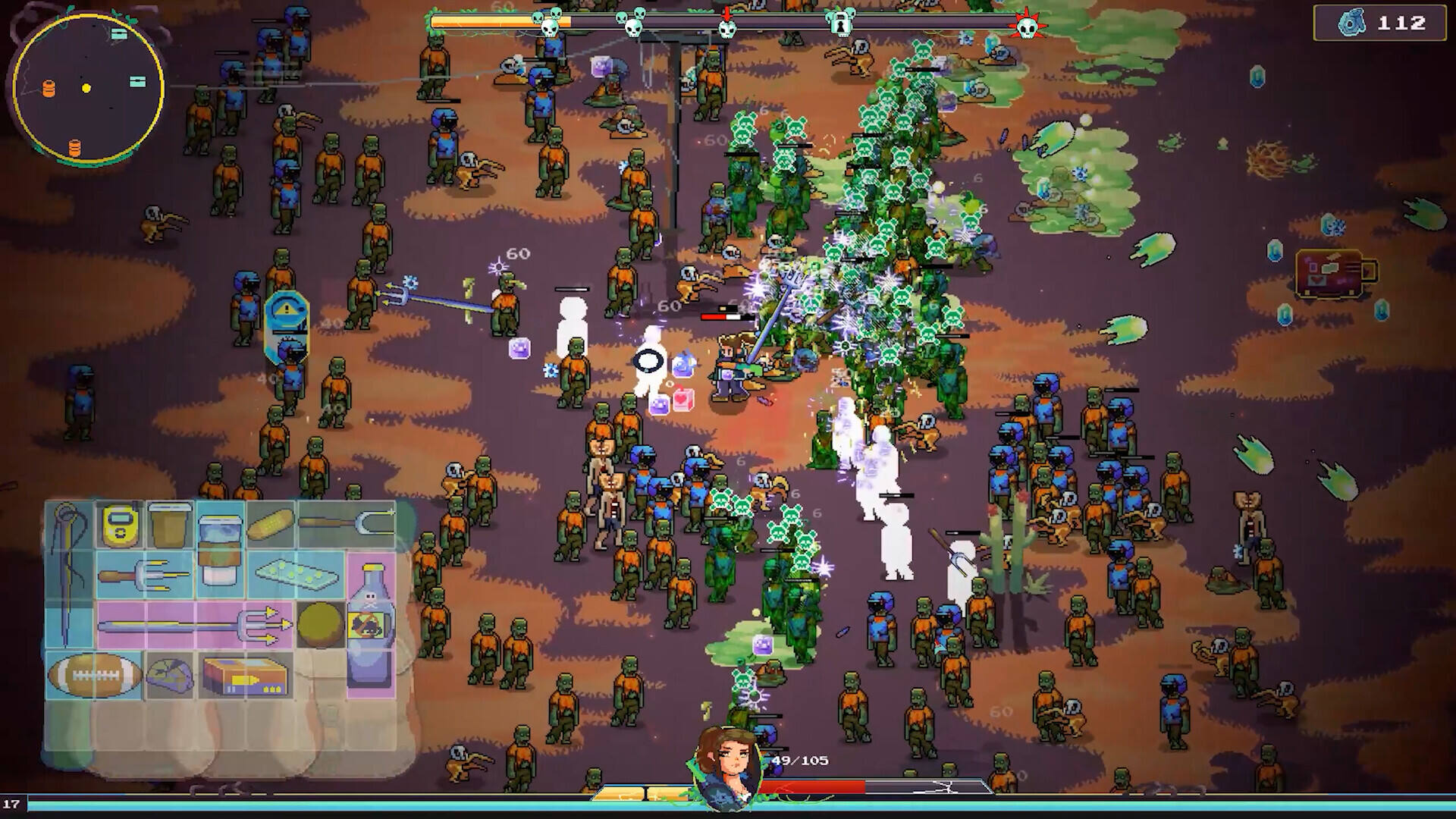Click the circular minimap

pyautogui.click(x=87, y=88)
